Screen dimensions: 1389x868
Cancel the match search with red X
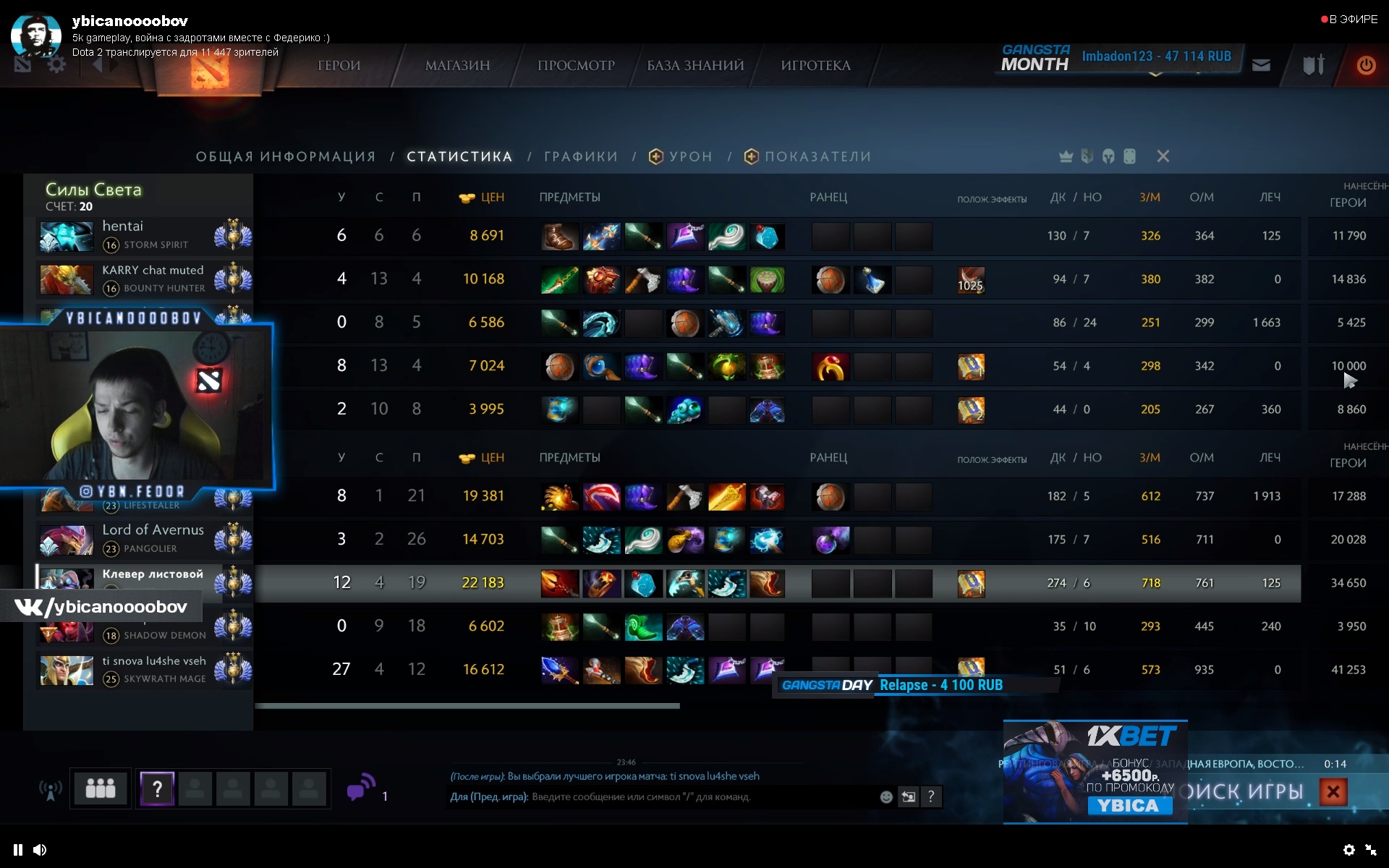coord(1333,792)
